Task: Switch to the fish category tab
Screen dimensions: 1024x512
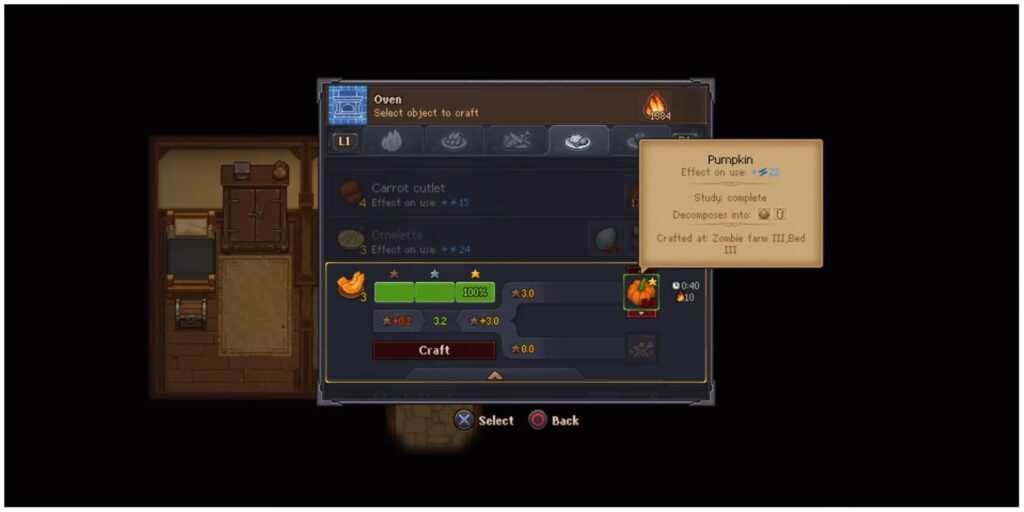Action: (x=517, y=141)
